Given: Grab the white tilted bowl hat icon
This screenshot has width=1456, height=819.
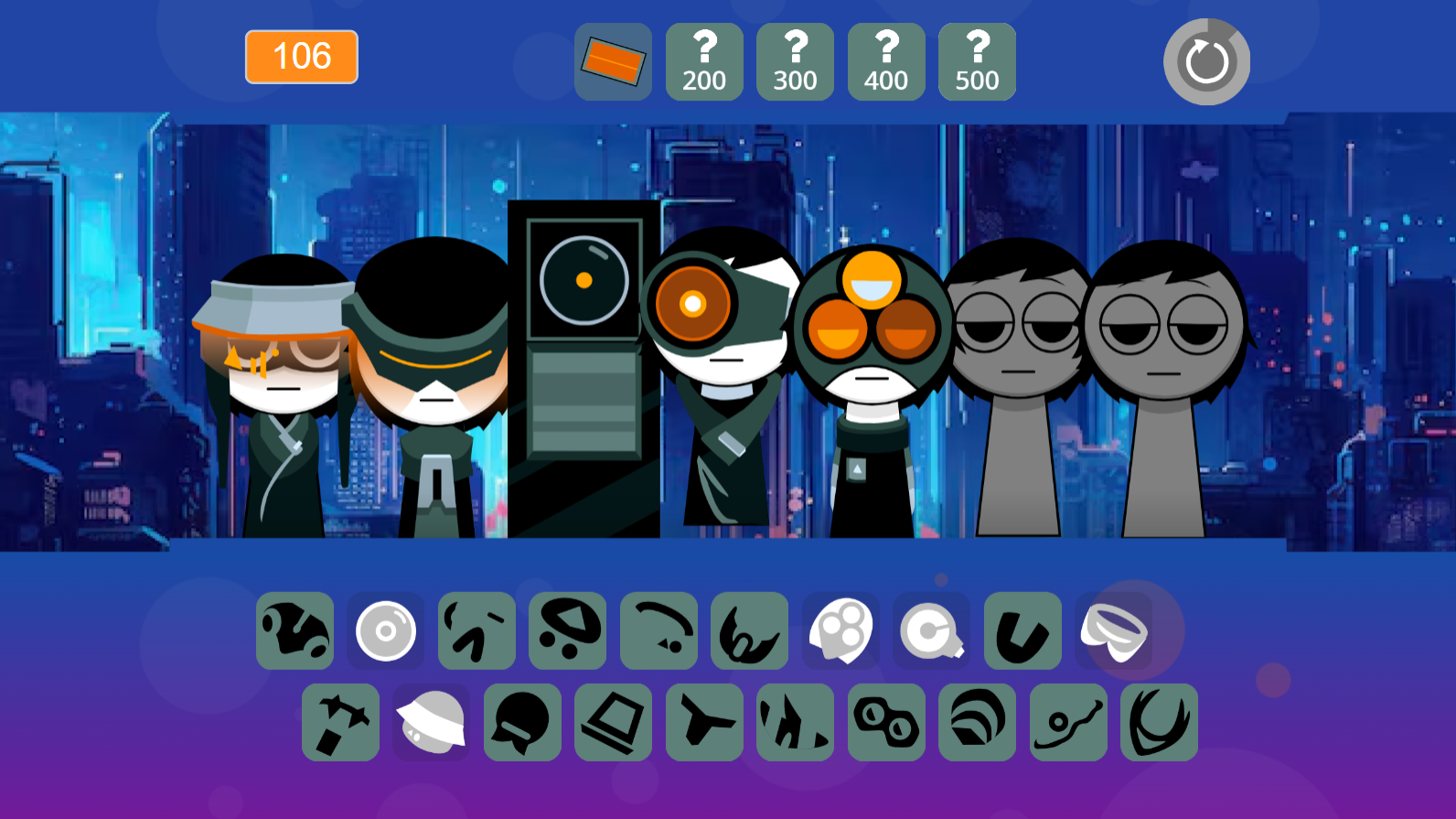Looking at the screenshot, I should pos(1115,630).
